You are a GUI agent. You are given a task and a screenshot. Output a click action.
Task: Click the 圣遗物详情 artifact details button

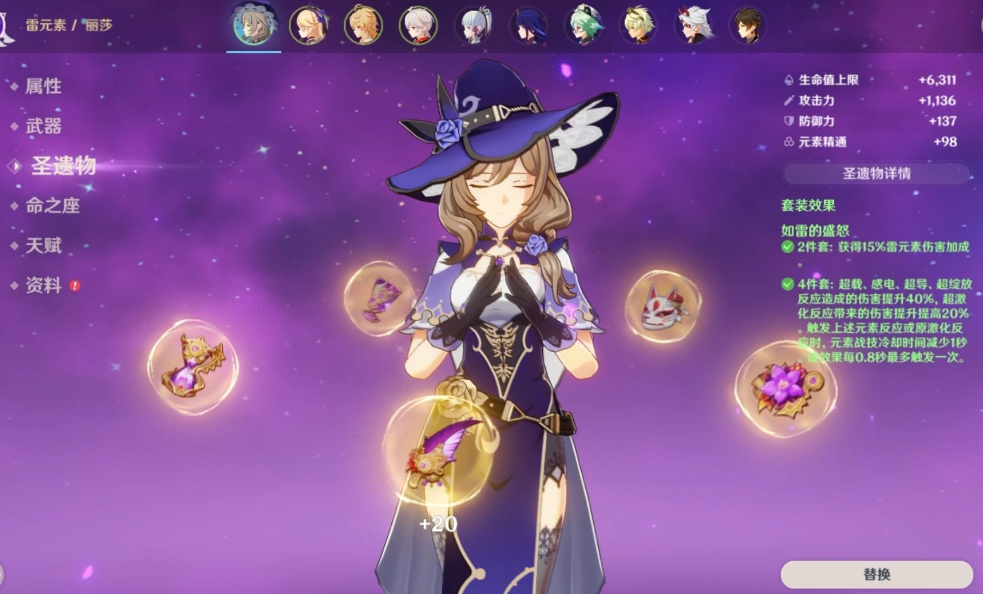876,173
